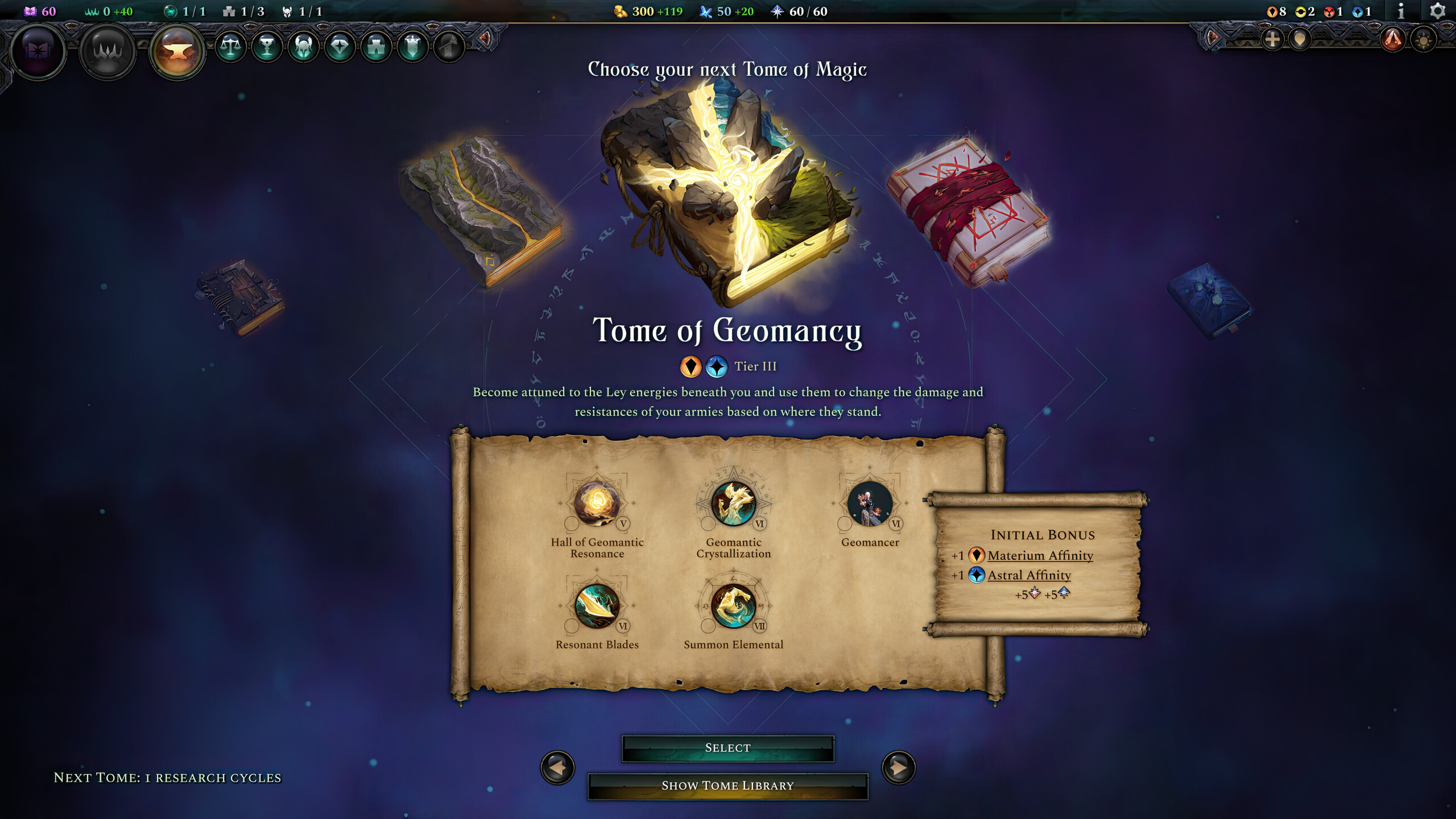Image resolution: width=1456 pixels, height=819 pixels.
Task: Select the glowing anvil icon in the toolbar
Action: coord(179,51)
